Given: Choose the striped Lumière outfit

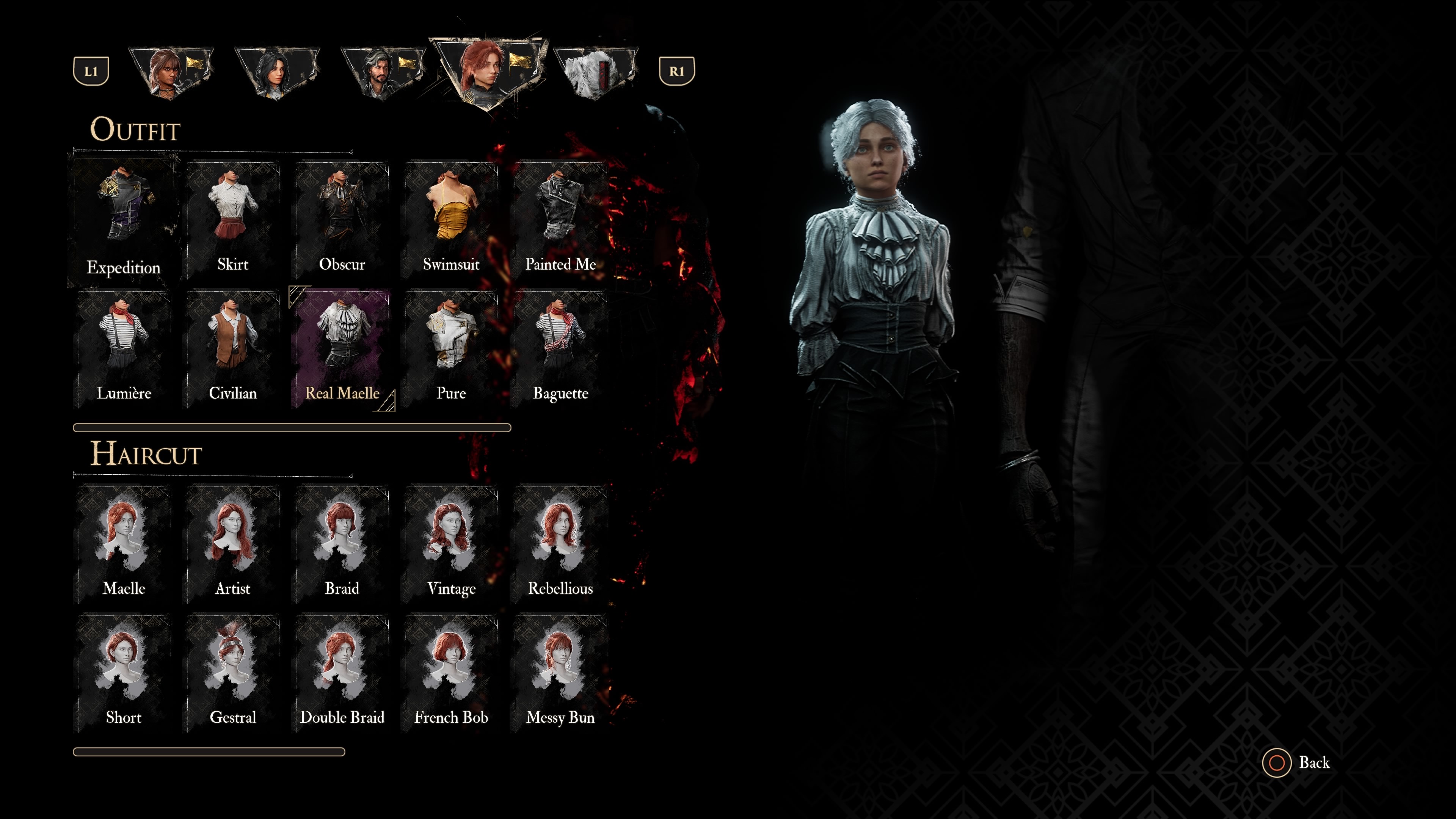Looking at the screenshot, I should [123, 348].
